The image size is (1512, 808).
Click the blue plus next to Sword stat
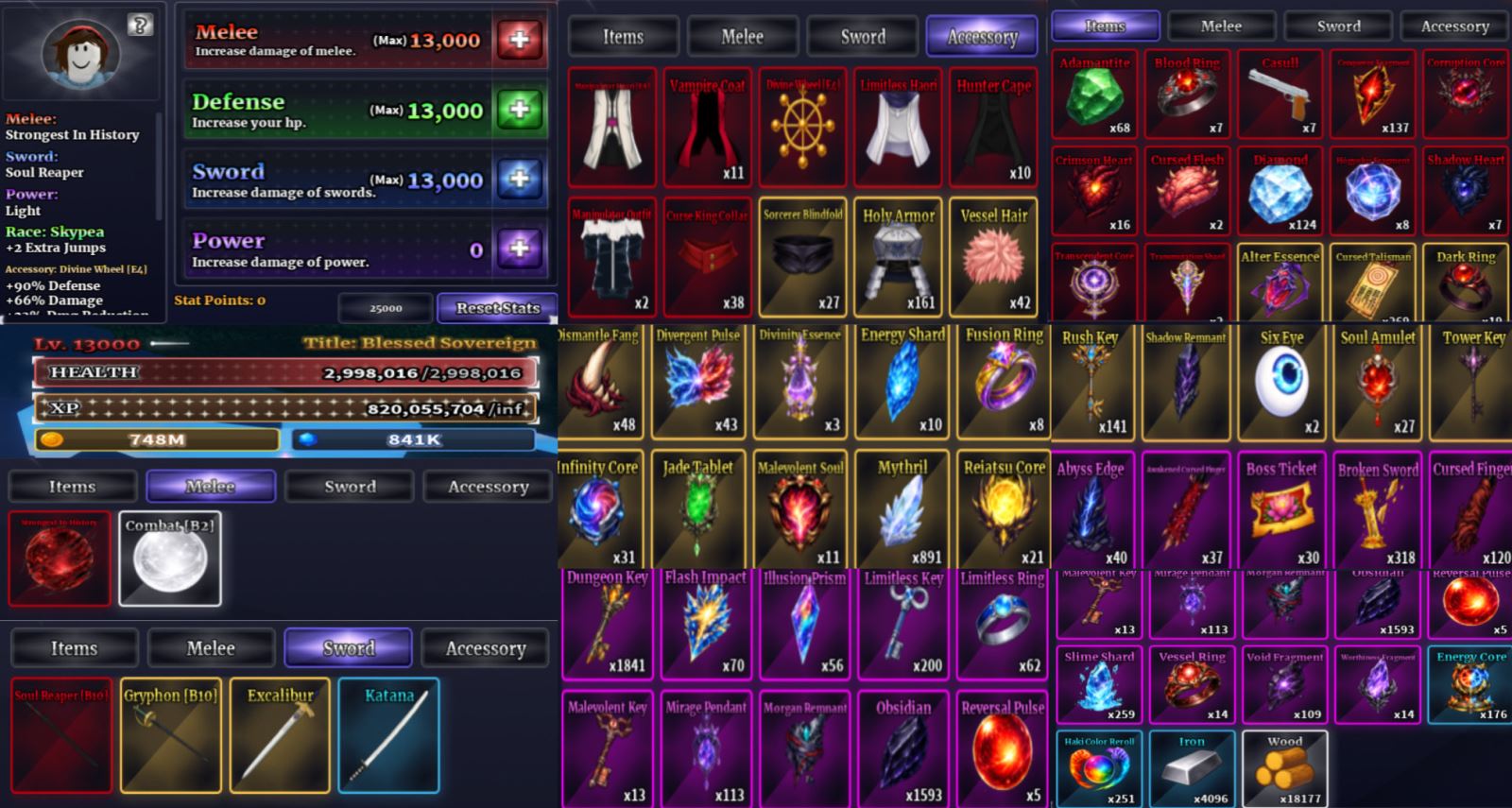(x=519, y=179)
